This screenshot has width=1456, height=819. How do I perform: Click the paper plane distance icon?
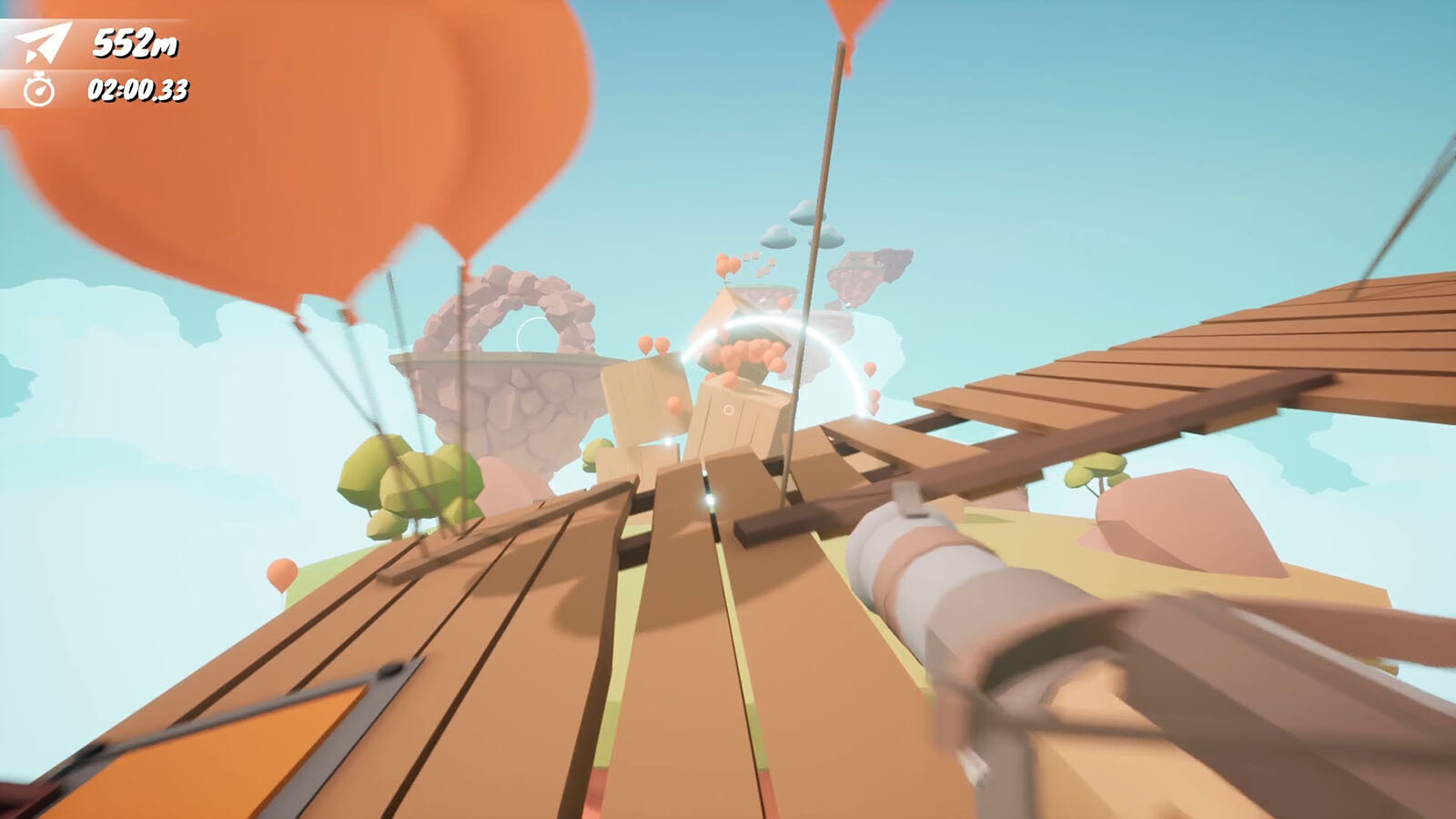pos(43,42)
